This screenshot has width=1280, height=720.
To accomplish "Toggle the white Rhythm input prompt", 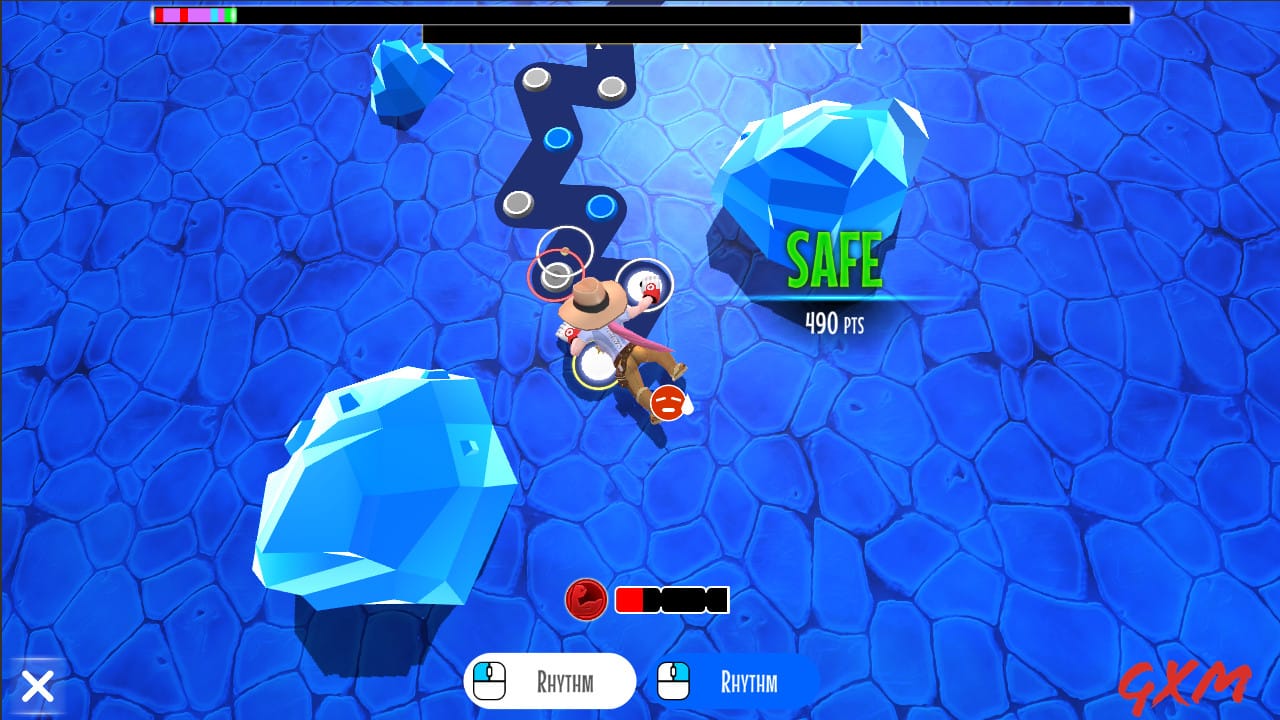I will [x=548, y=680].
